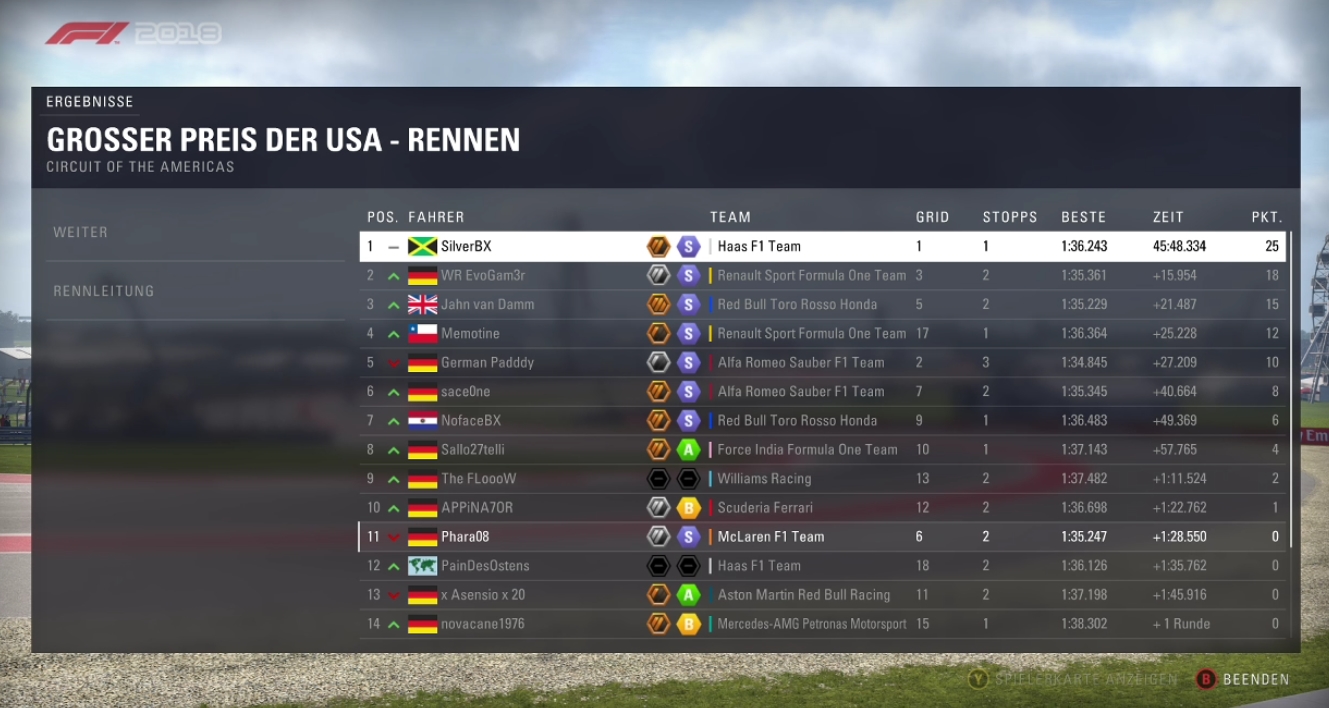Image resolution: width=1329 pixels, height=708 pixels.
Task: Choose the APPiNA7OR driver row
Action: click(x=822, y=507)
